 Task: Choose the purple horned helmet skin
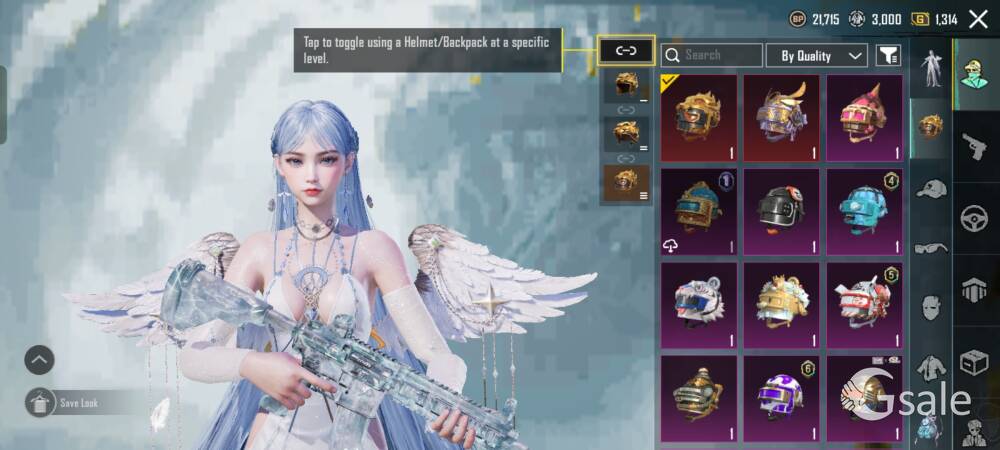click(x=781, y=118)
